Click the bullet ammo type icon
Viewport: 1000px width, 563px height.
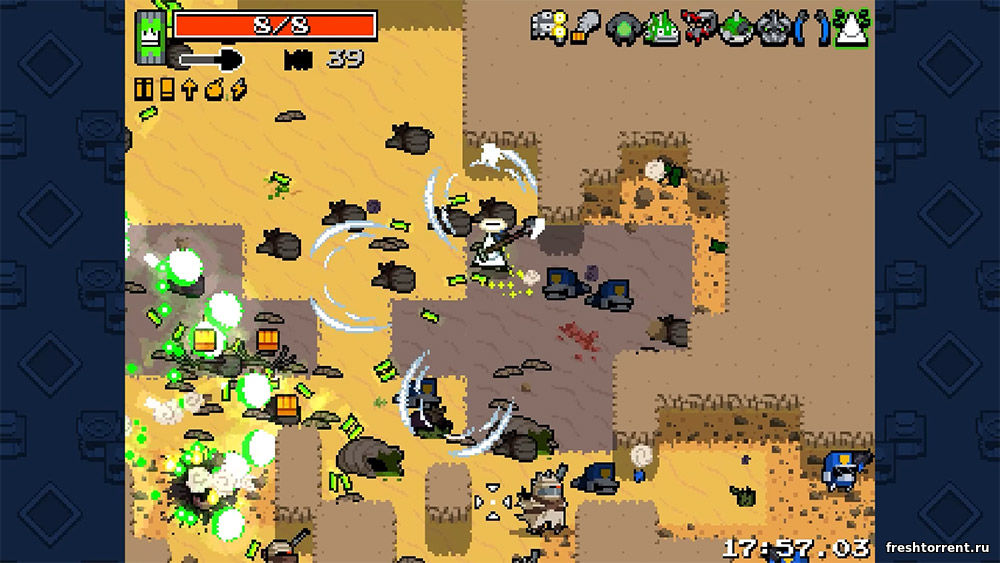tap(143, 89)
